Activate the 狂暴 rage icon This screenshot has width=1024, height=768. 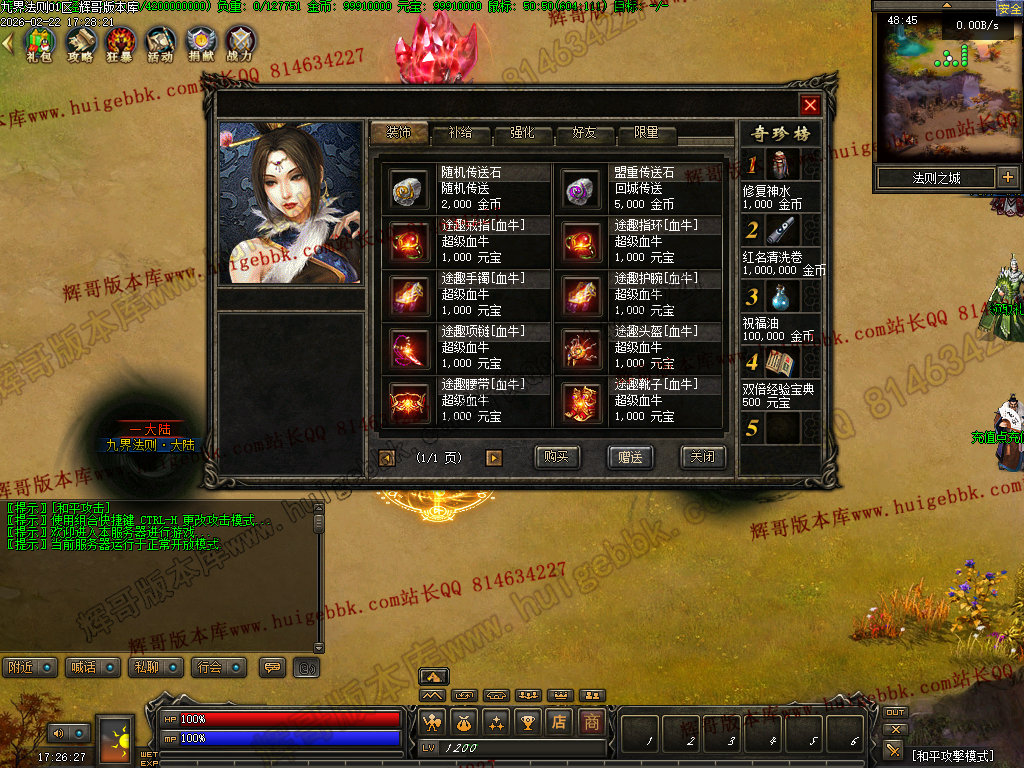tap(121, 42)
